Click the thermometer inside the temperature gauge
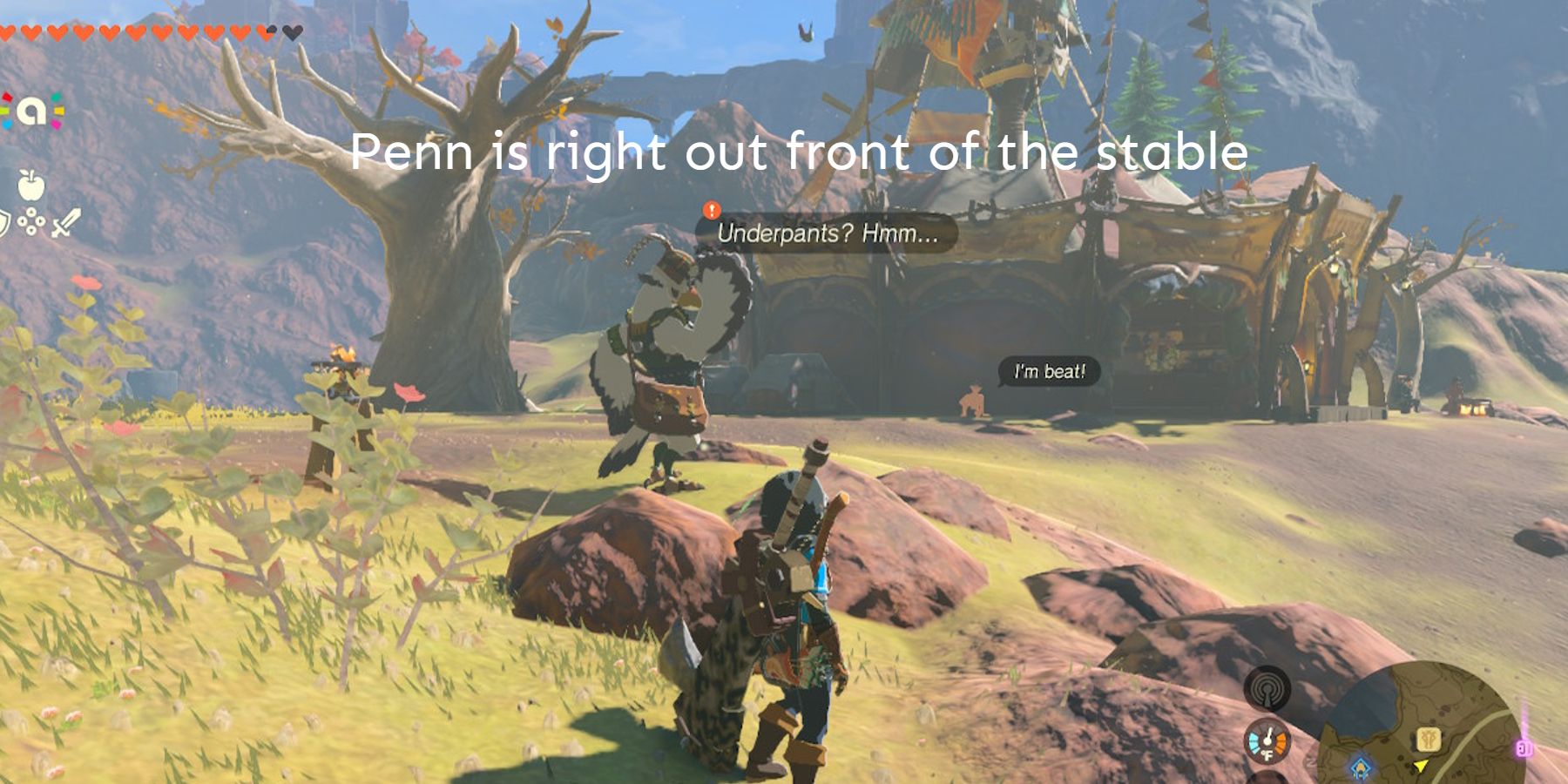Image resolution: width=1568 pixels, height=784 pixels. click(x=1268, y=737)
